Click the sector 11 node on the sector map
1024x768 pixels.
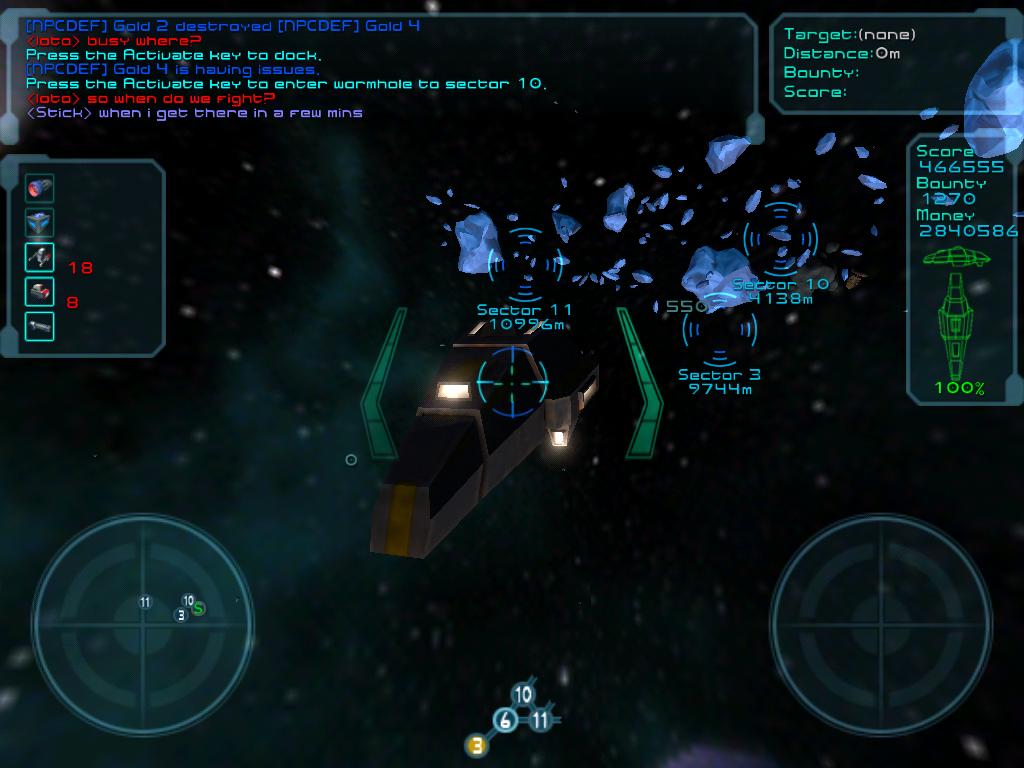pos(540,720)
